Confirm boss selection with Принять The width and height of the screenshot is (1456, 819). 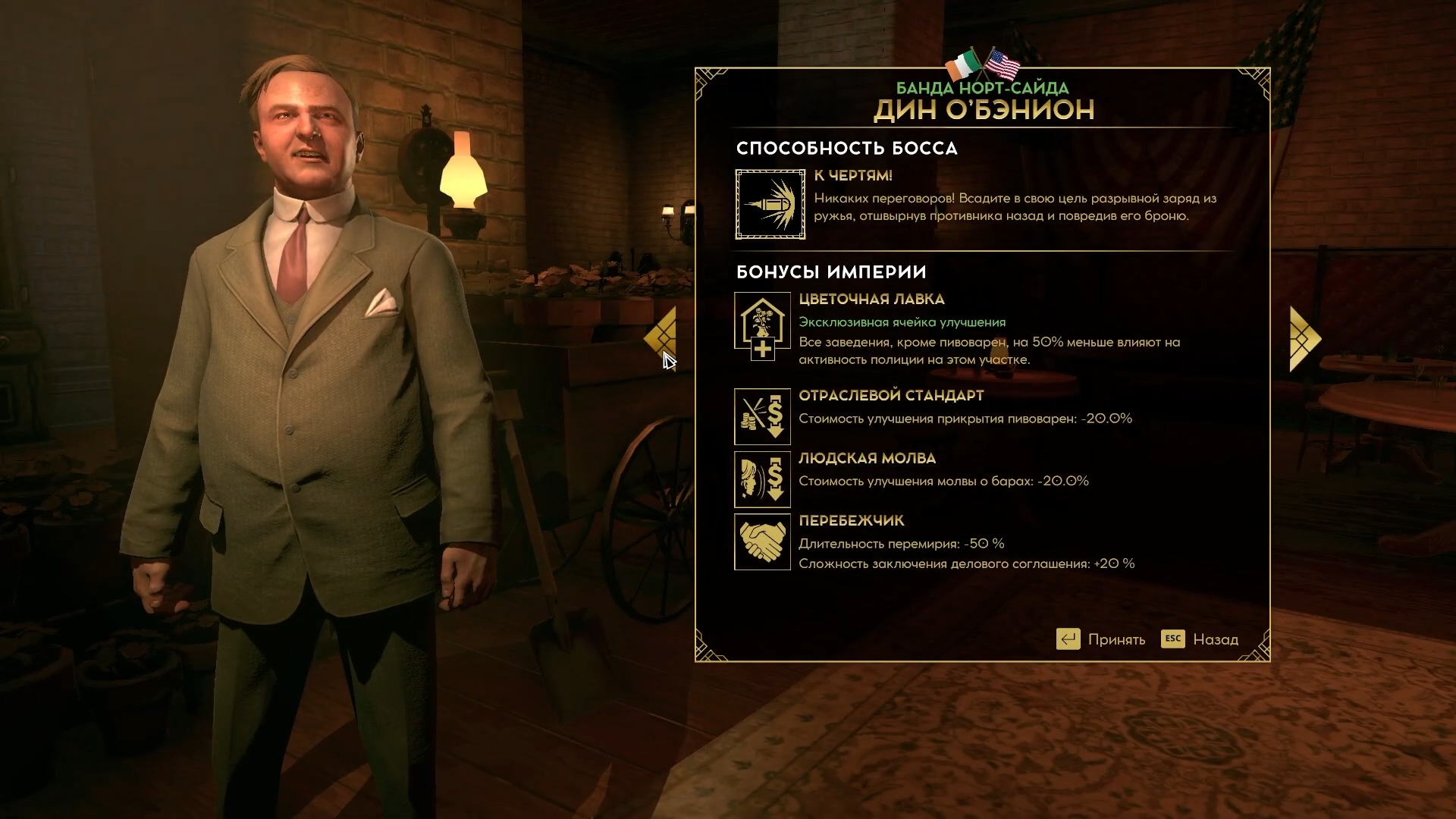[x=1101, y=639]
